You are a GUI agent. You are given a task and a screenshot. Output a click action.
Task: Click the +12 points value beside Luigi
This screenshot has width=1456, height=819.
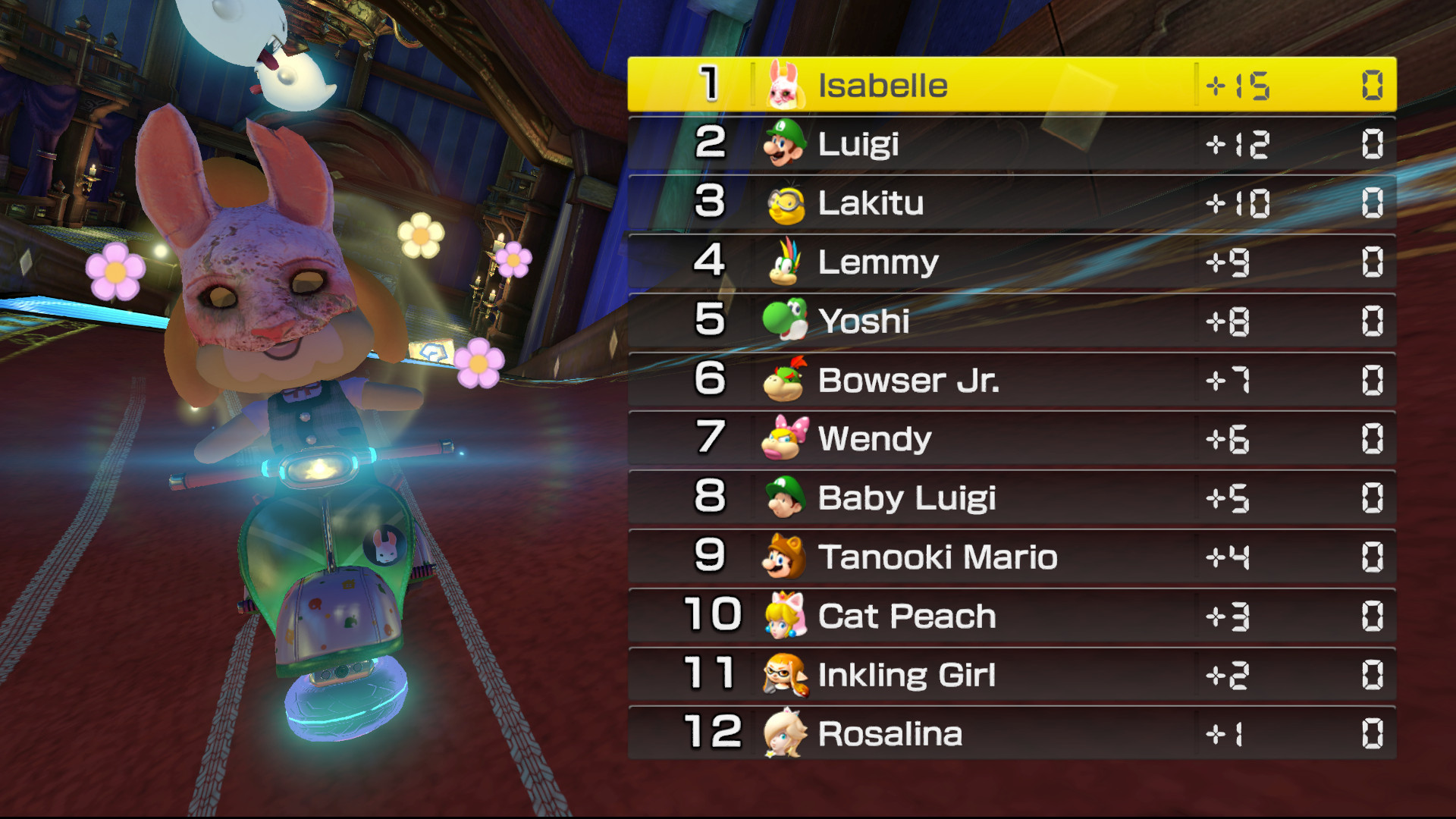tap(1240, 144)
